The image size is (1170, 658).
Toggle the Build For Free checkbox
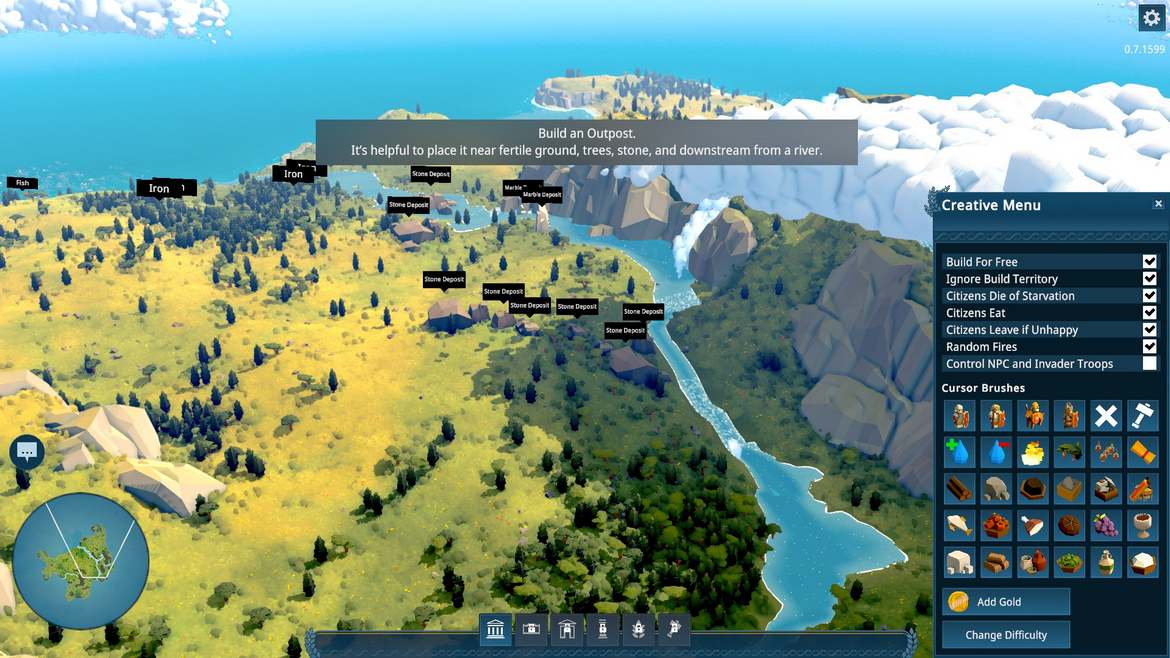coord(1149,262)
